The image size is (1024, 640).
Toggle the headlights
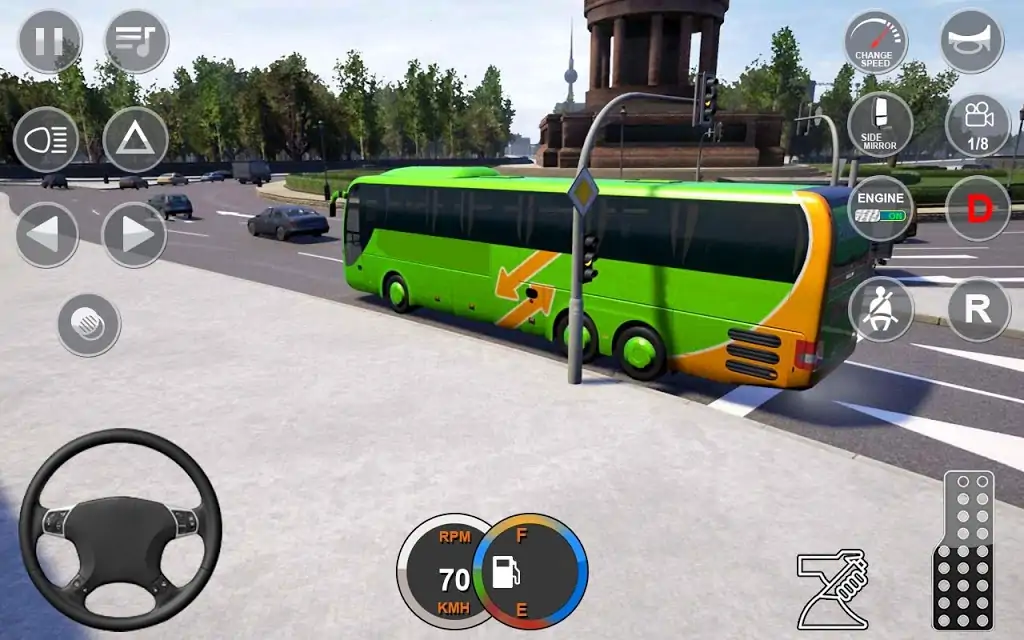(46, 139)
